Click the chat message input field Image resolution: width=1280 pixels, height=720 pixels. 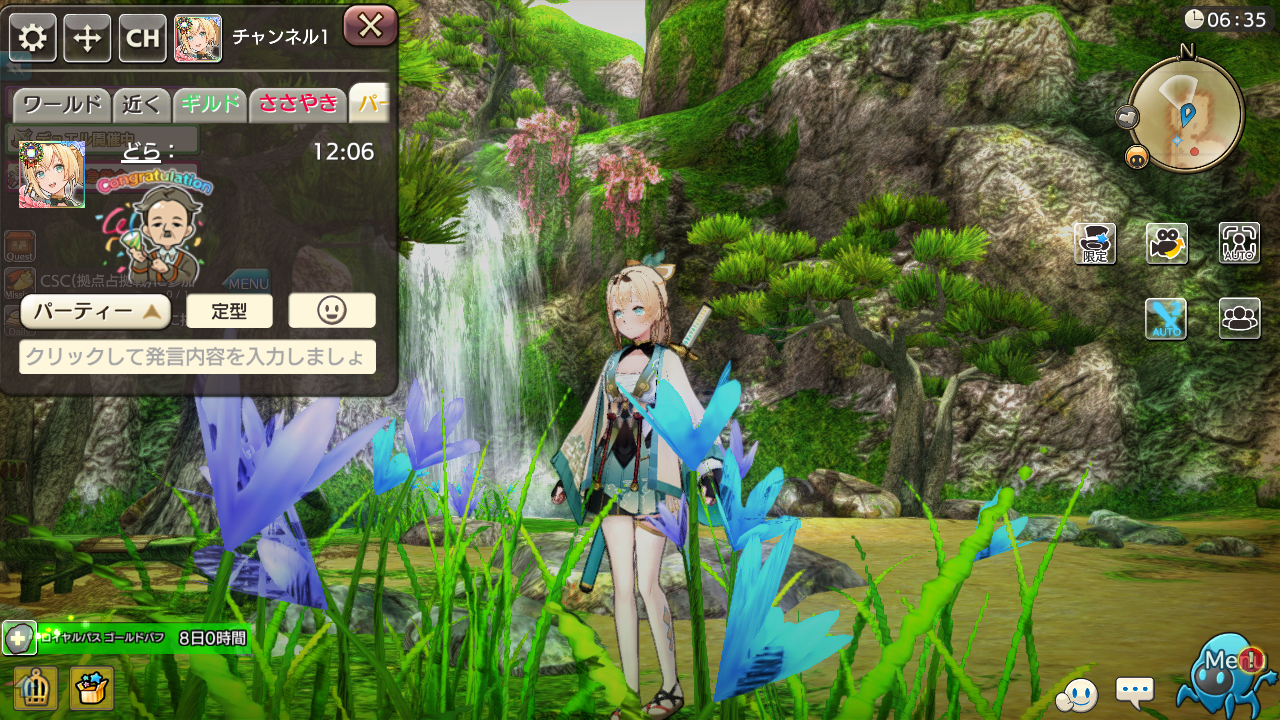tap(197, 357)
